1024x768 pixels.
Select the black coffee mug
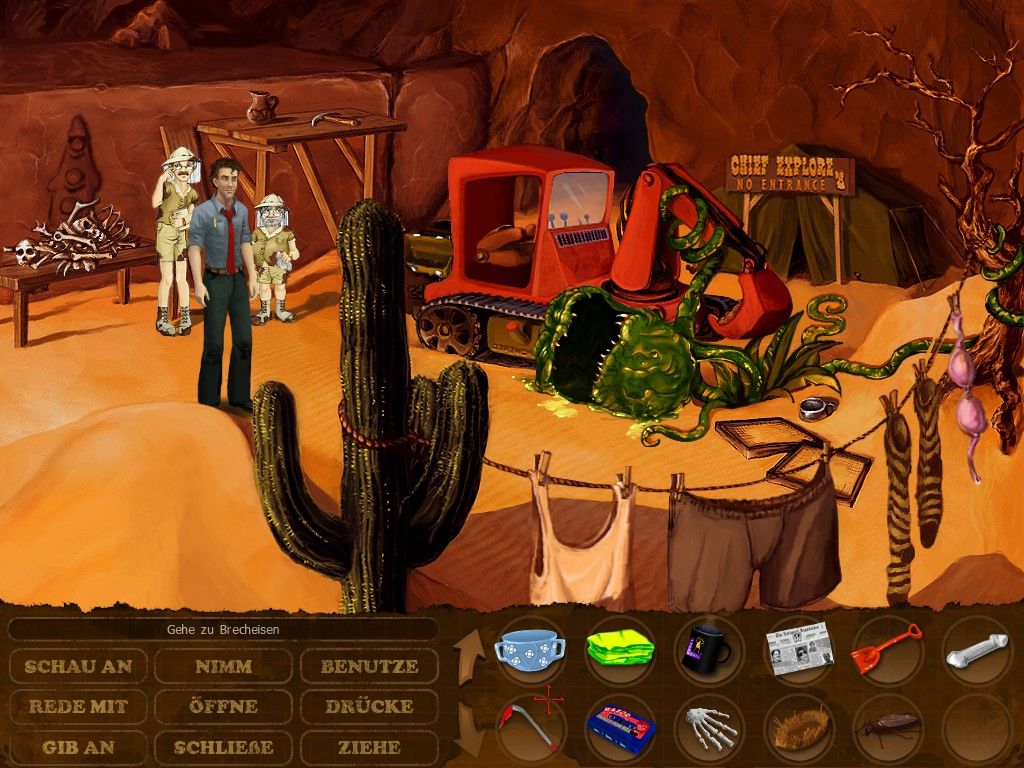[x=708, y=649]
